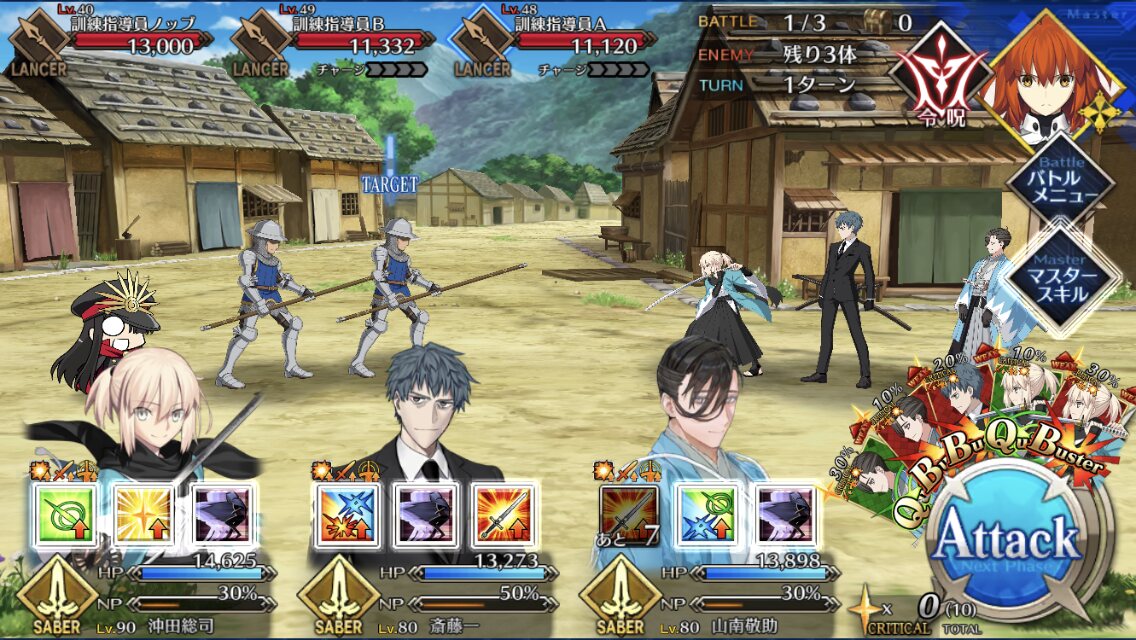This screenshot has width=1136, height=640.
Task: Open the Master Skill panel
Action: [1059, 274]
